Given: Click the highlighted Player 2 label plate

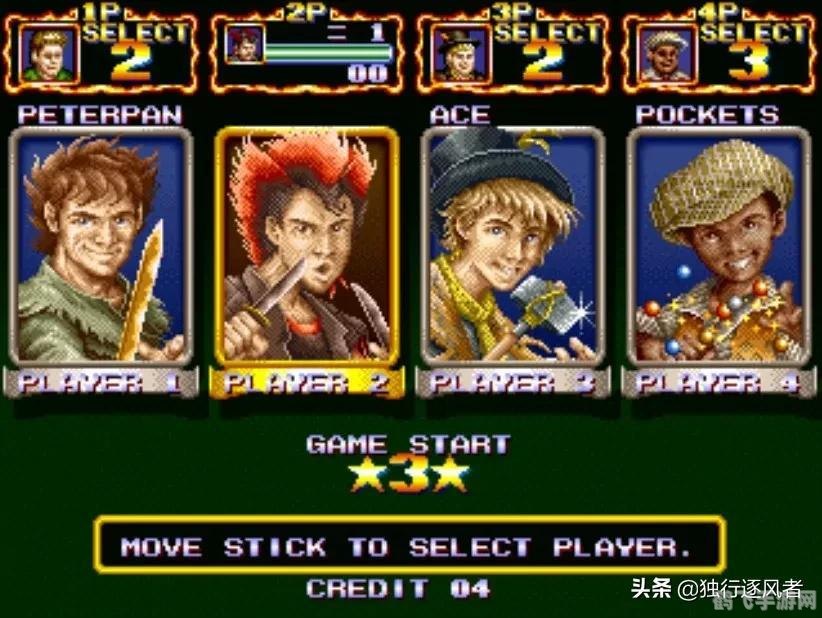Looking at the screenshot, I should tap(307, 382).
